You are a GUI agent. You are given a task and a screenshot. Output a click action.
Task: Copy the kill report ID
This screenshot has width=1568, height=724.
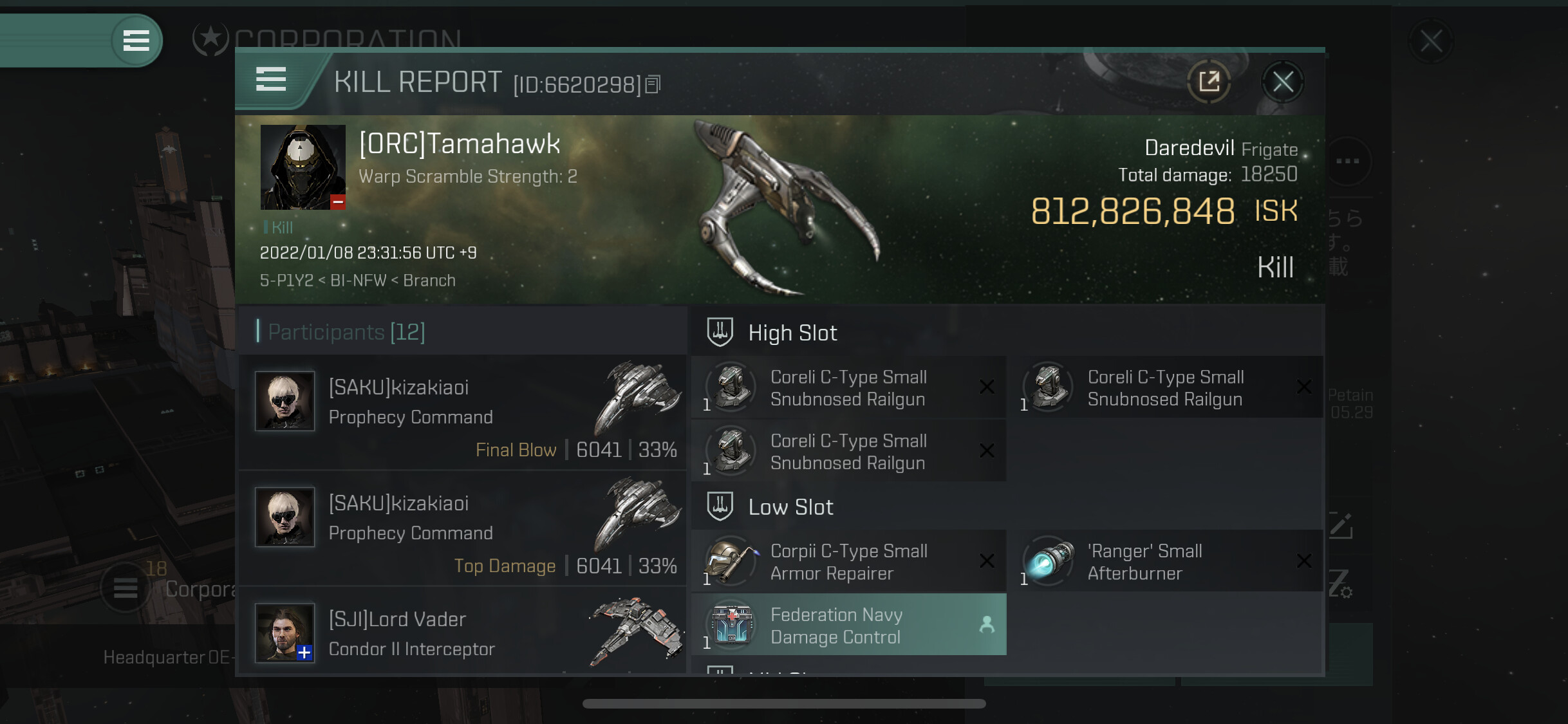(653, 84)
